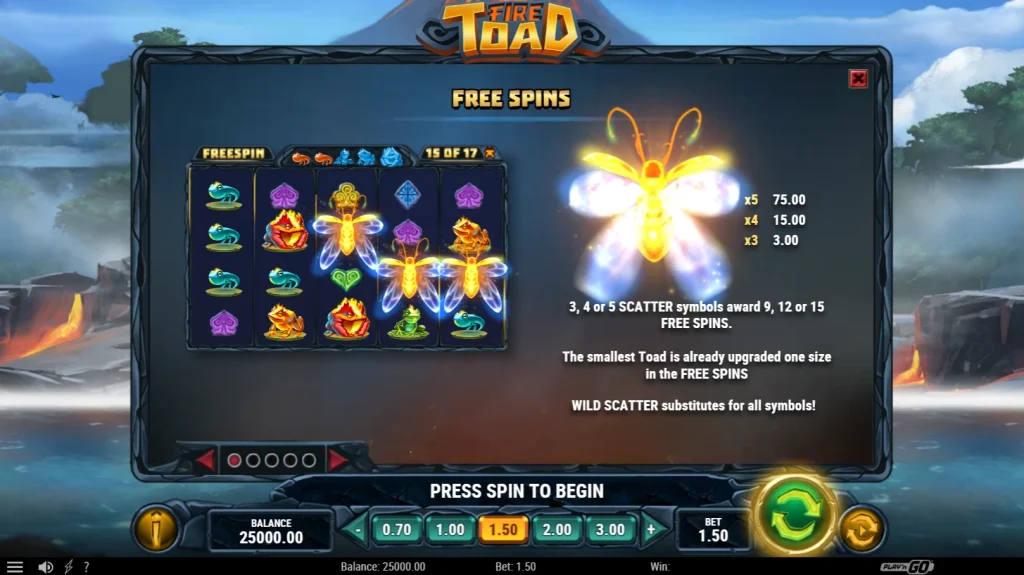Go to the previous paytable page
The width and height of the screenshot is (1024, 575).
coord(205,460)
